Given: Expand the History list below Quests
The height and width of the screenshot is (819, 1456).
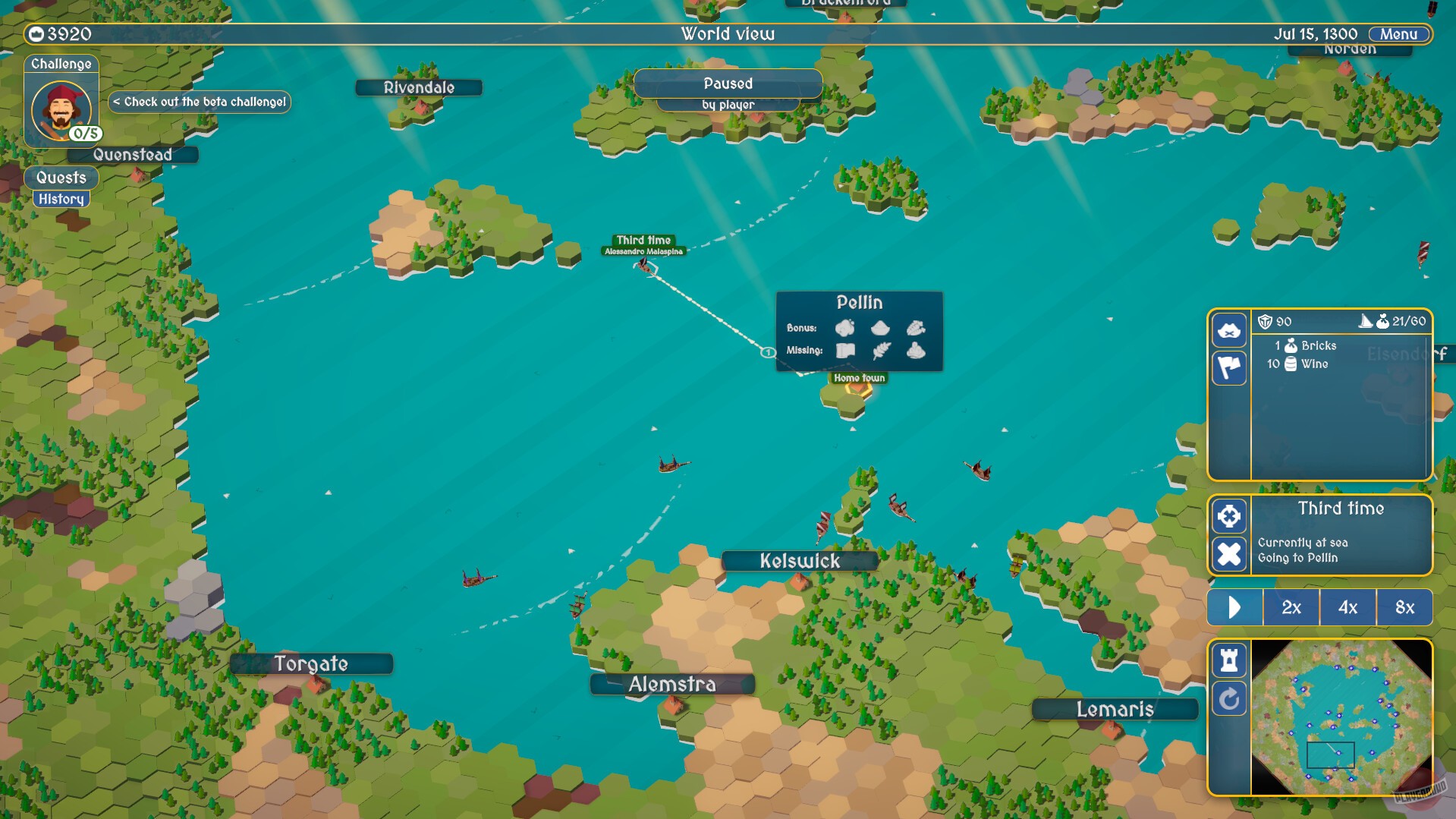Looking at the screenshot, I should (x=61, y=199).
